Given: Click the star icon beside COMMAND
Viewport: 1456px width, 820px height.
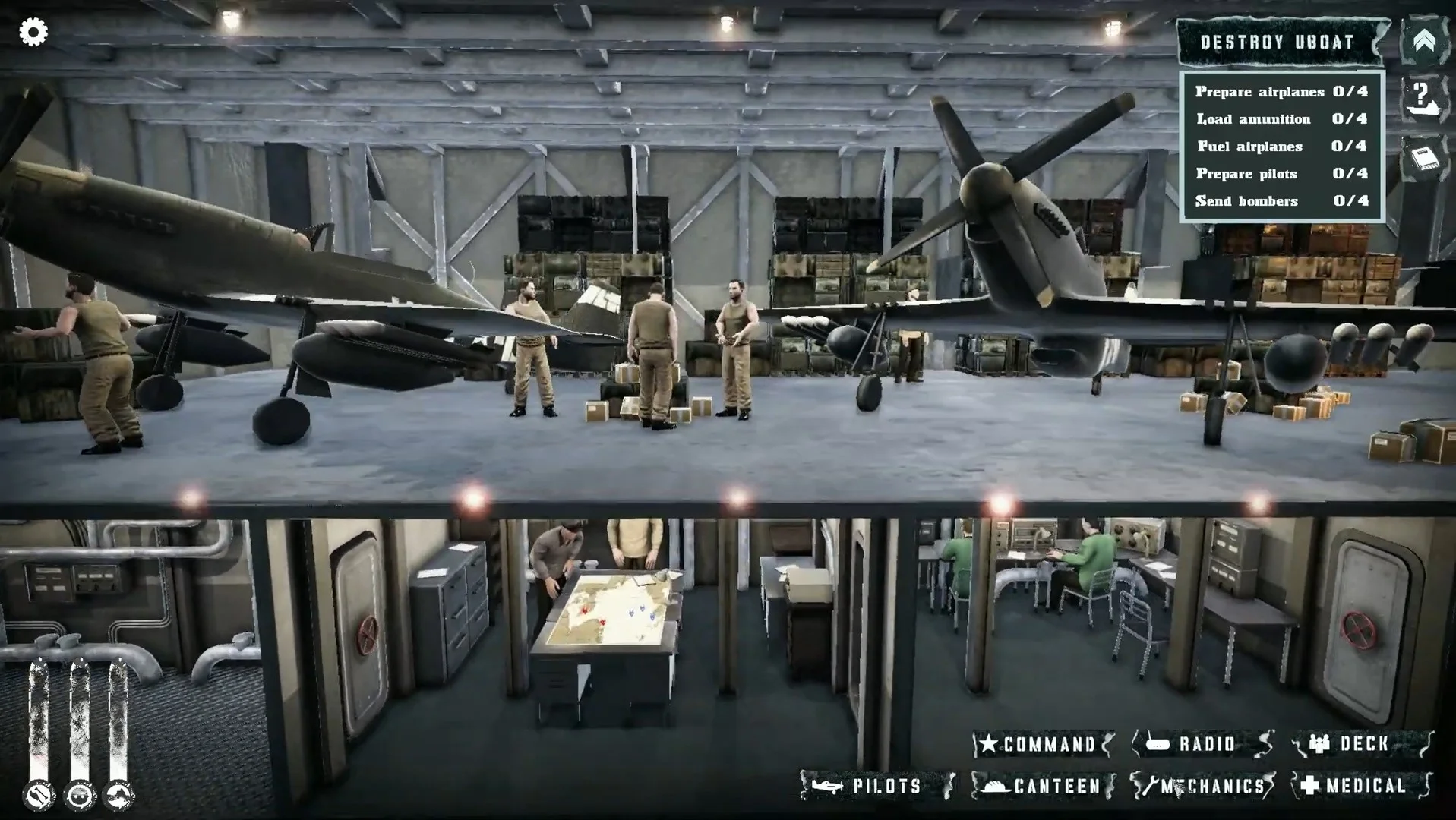Looking at the screenshot, I should pyautogui.click(x=989, y=744).
